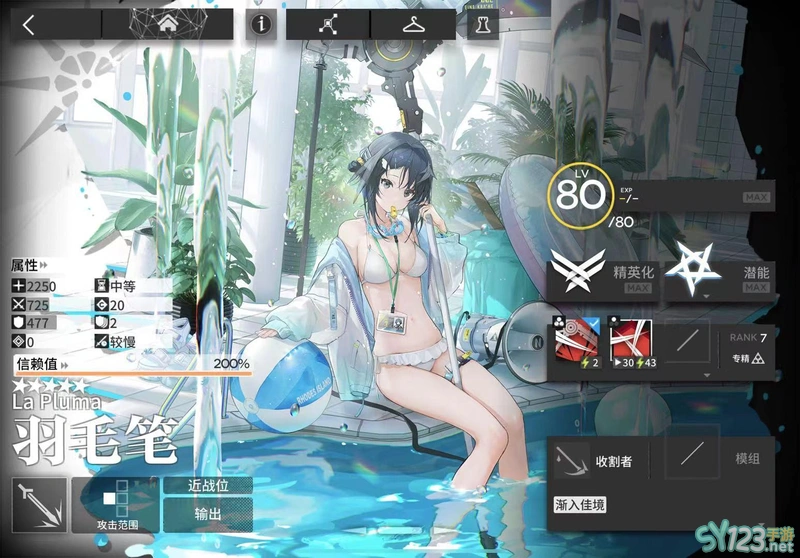This screenshot has height=558, width=800.
Task: Select the 近战位 melee position tag
Action: click(x=207, y=487)
